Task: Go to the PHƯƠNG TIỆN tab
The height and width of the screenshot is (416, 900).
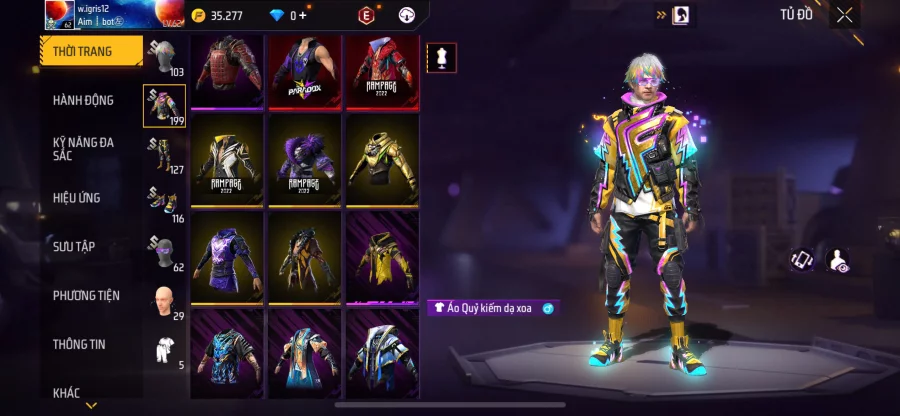Action: [86, 295]
